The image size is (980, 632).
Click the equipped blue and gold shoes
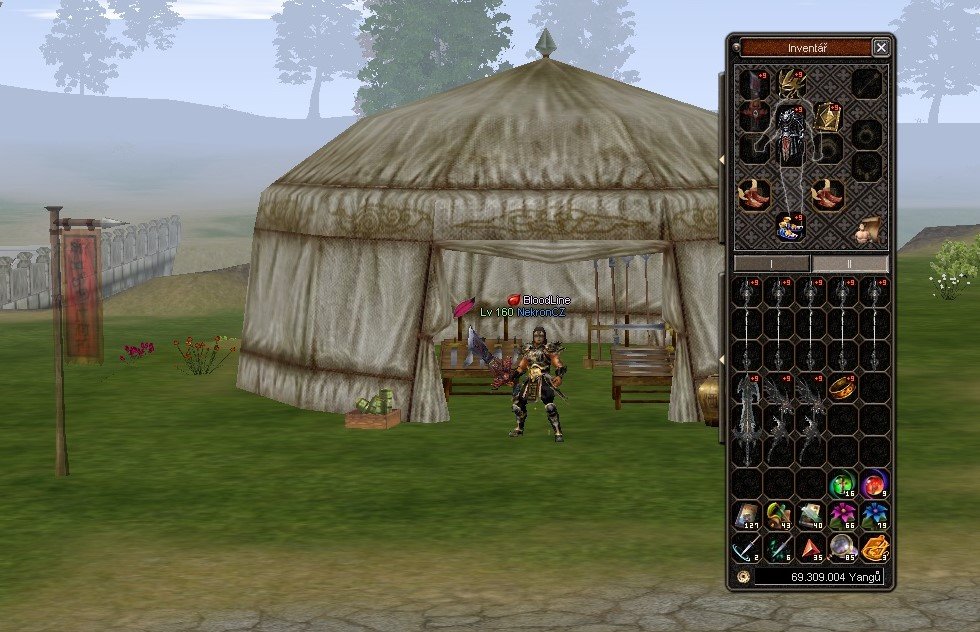[792, 226]
